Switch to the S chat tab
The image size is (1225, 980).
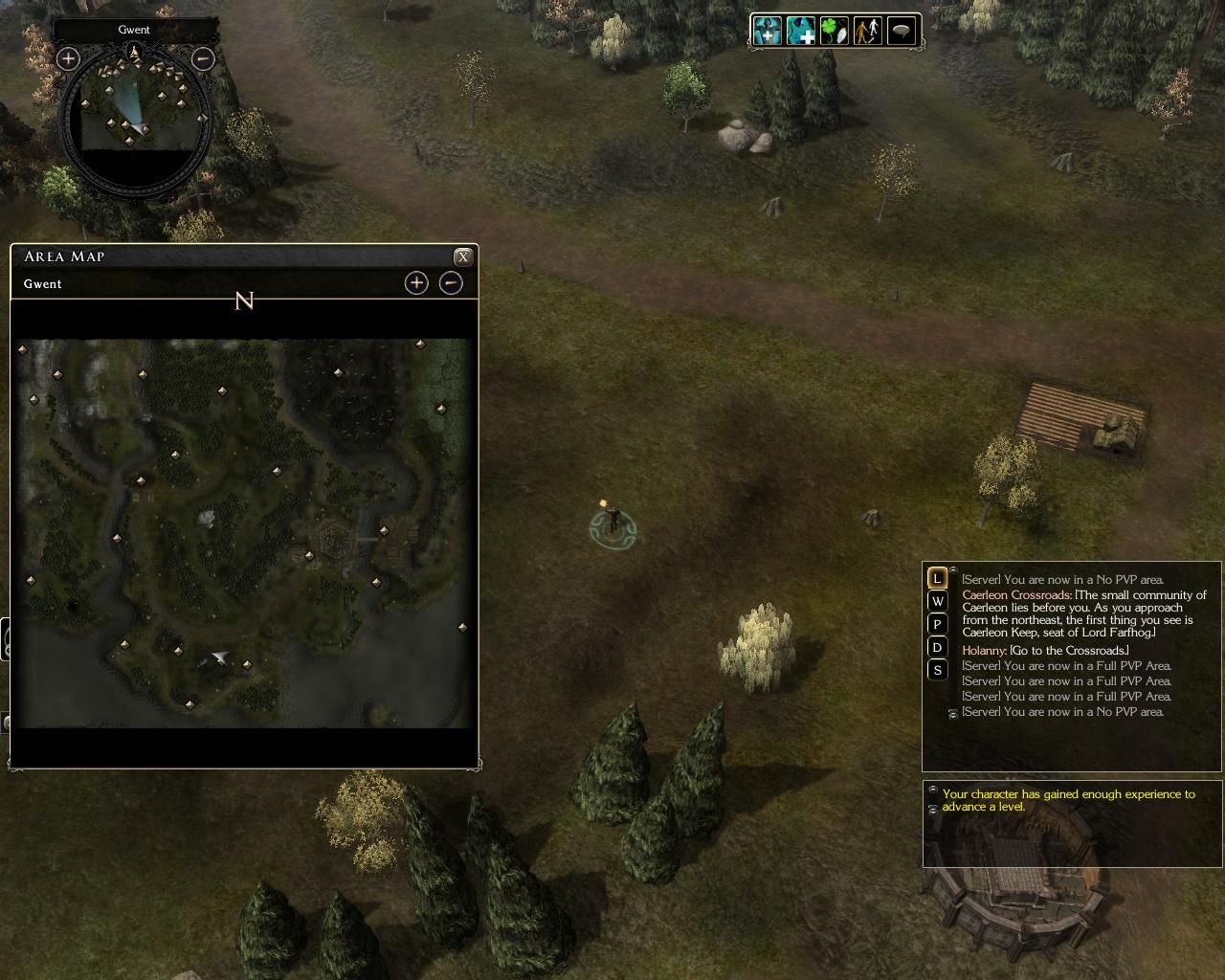[x=938, y=670]
